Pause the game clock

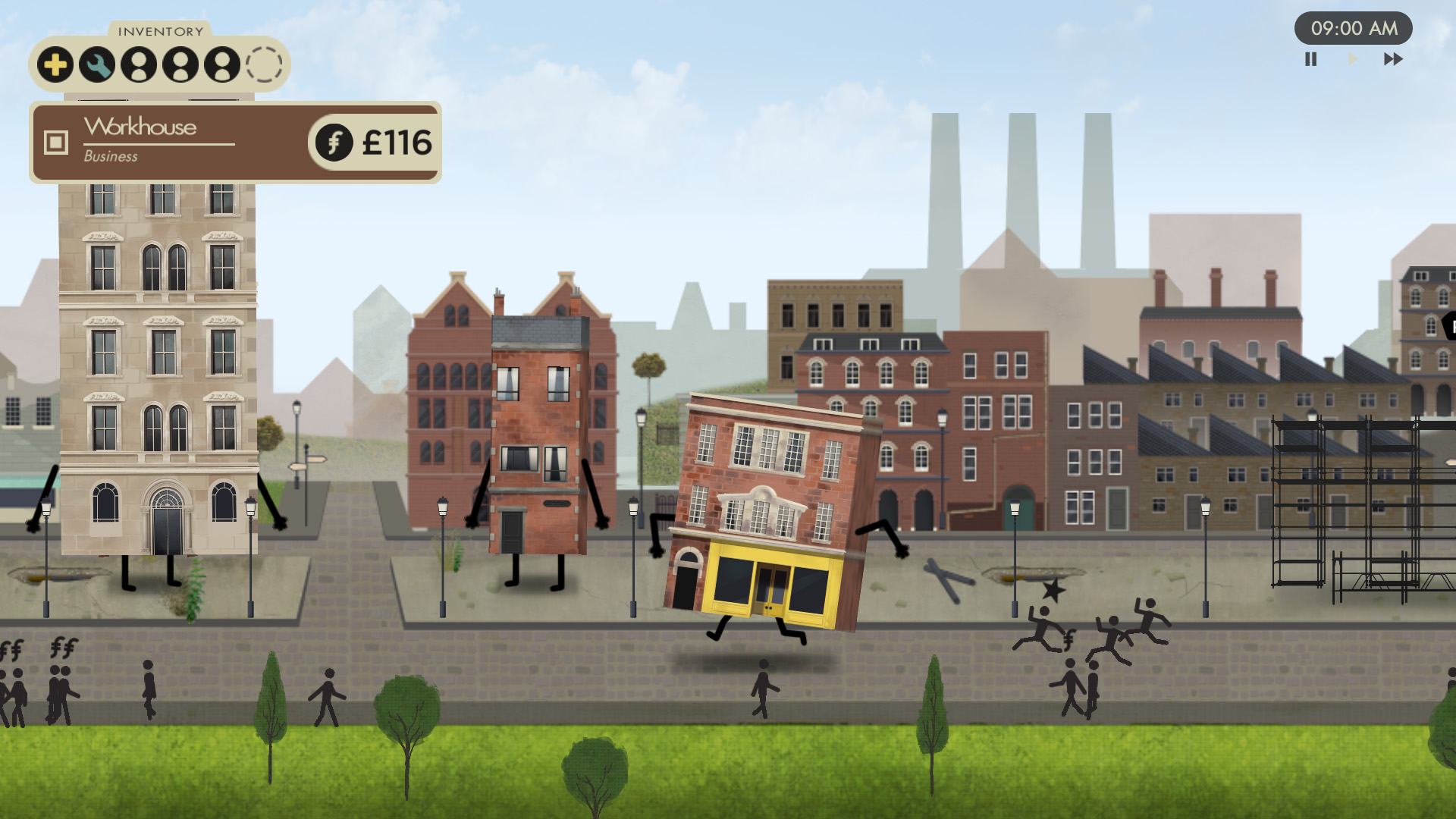[x=1310, y=59]
